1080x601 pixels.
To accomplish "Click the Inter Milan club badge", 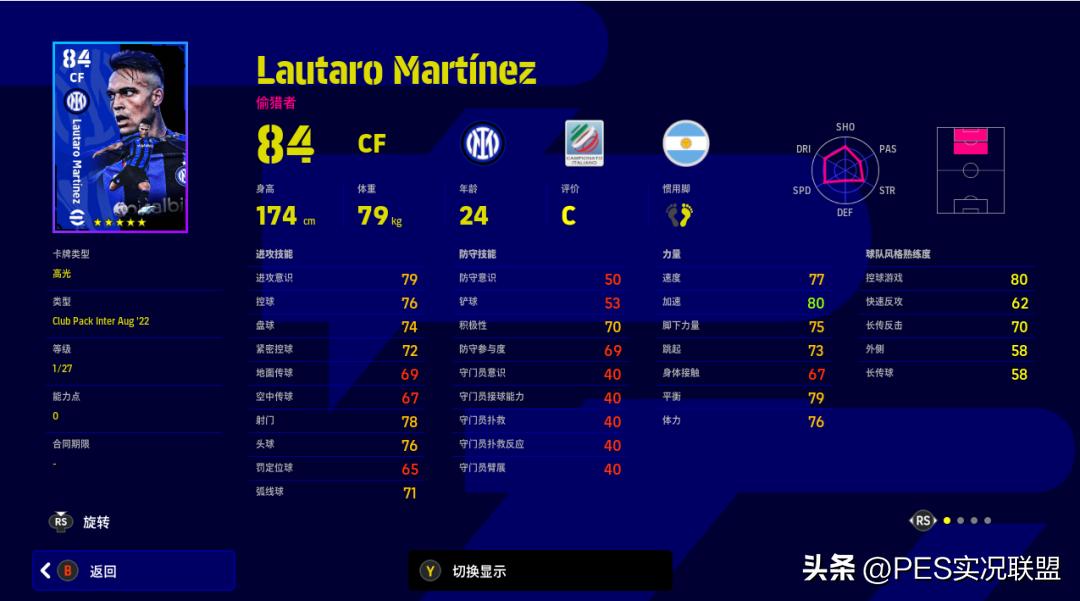I will pyautogui.click(x=483, y=144).
